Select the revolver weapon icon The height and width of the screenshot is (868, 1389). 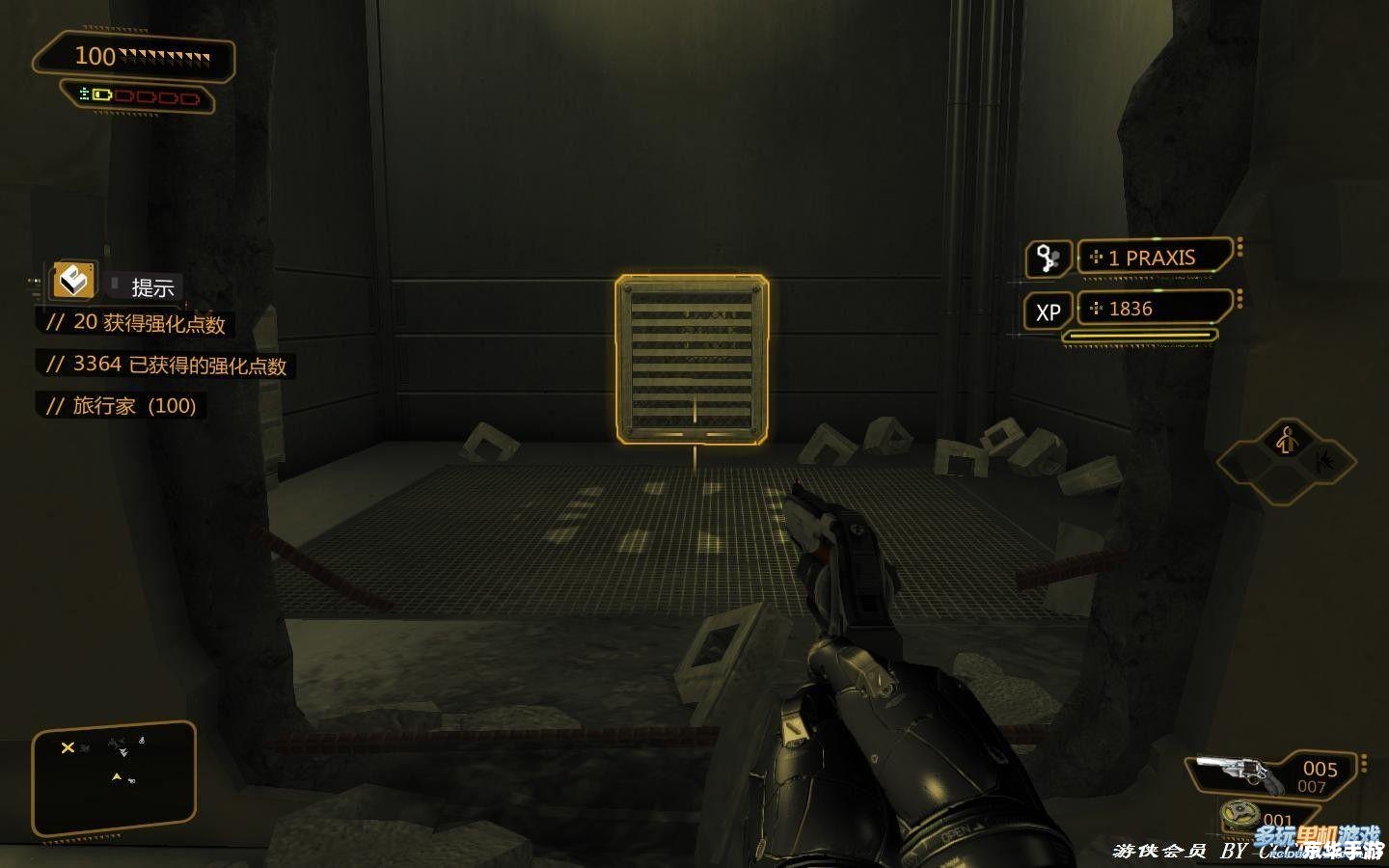pos(1238,773)
